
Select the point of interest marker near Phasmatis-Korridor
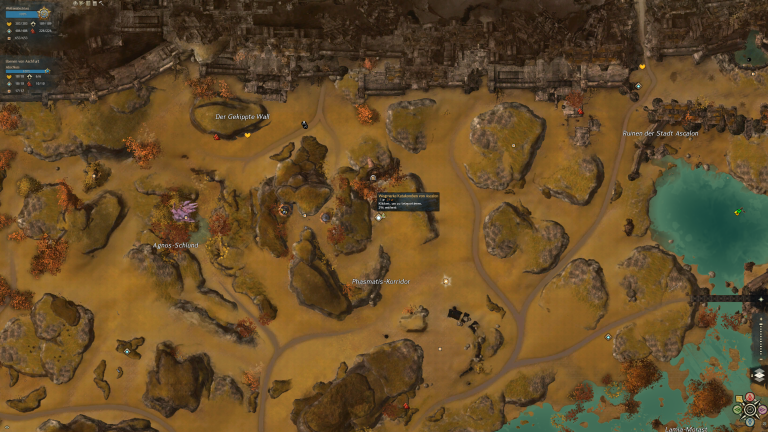[446, 281]
